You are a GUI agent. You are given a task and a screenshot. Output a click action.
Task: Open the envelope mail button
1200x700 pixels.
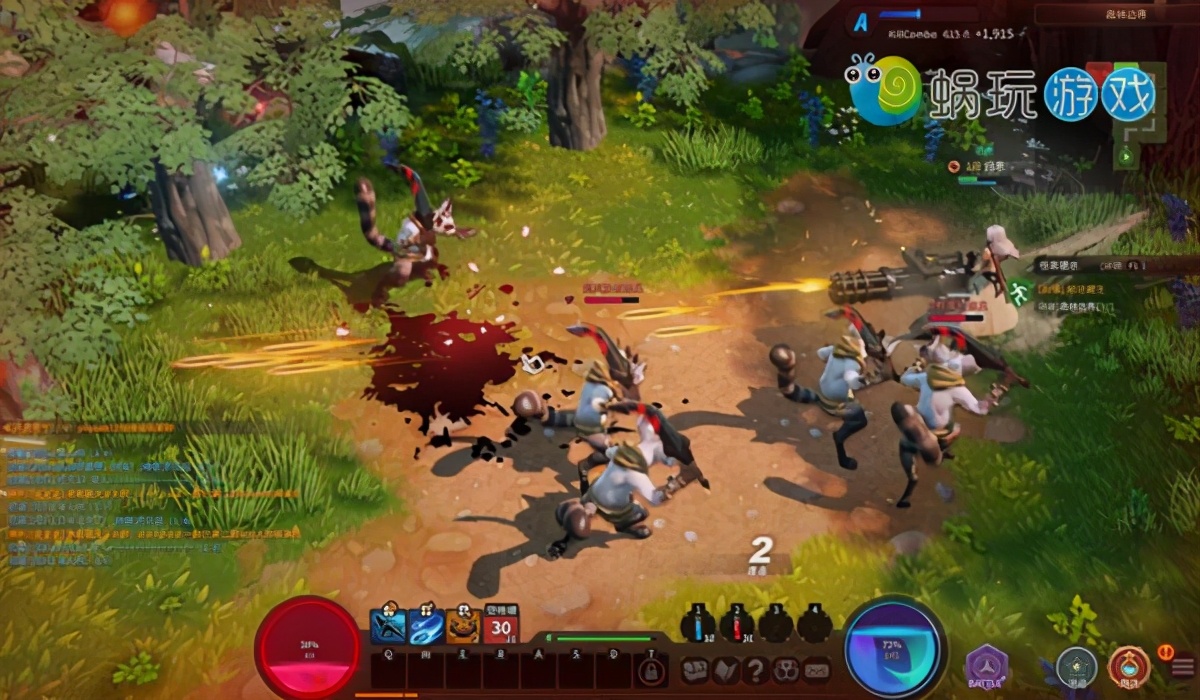pos(817,669)
